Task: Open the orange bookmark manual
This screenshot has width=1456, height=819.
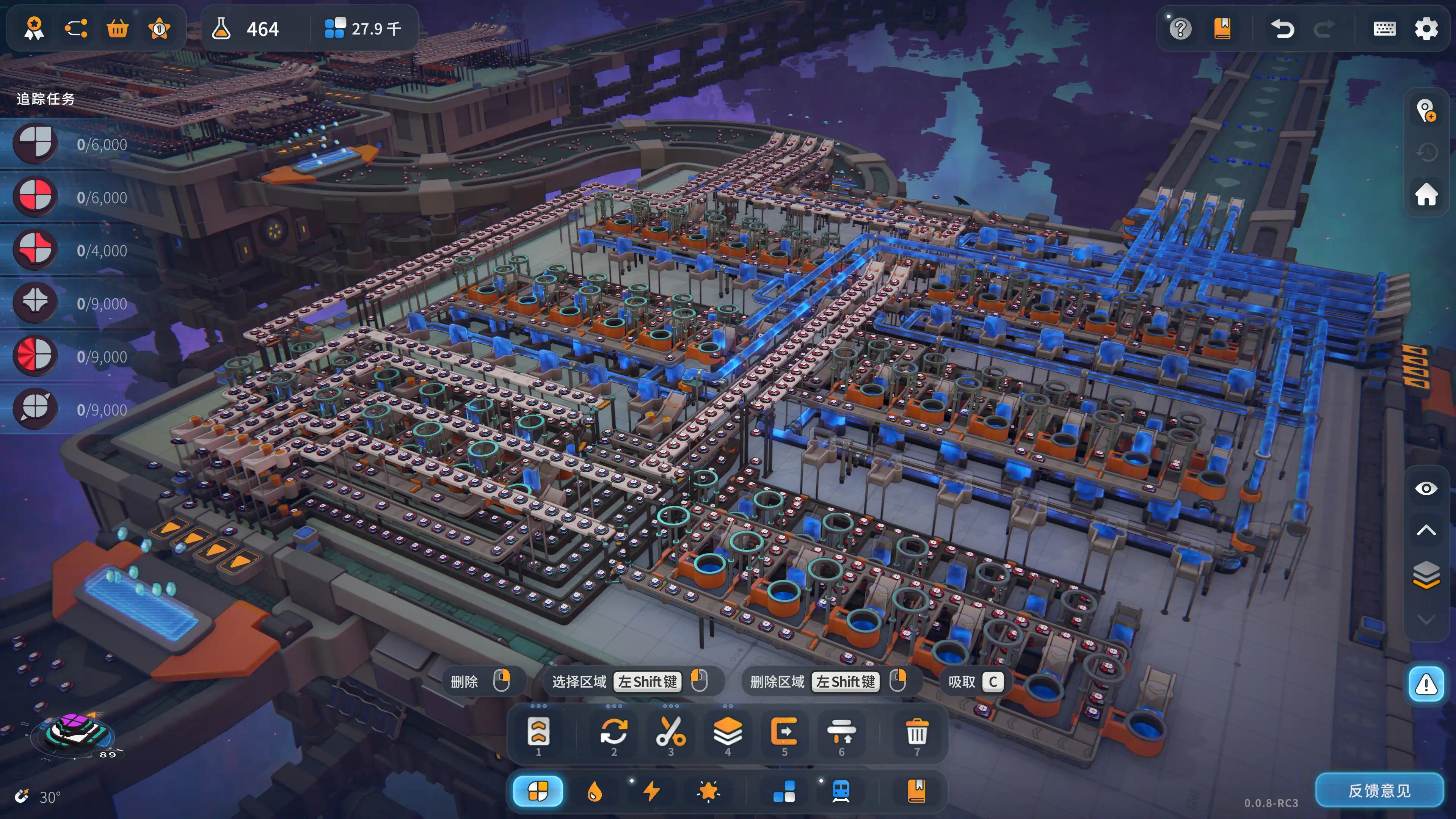Action: pos(1222,28)
